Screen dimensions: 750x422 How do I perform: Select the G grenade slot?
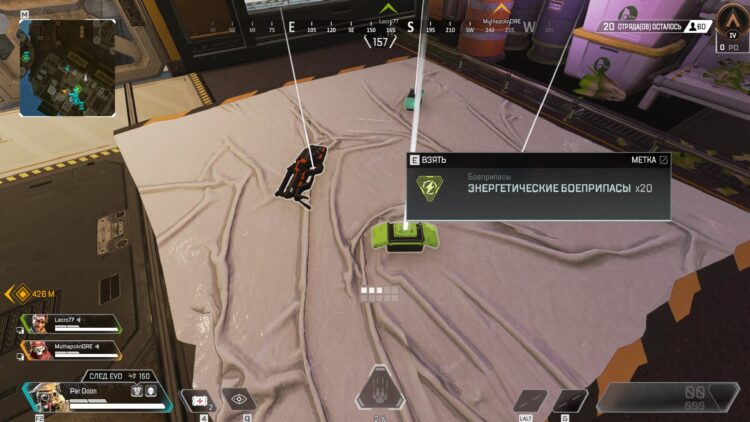[x=570, y=399]
